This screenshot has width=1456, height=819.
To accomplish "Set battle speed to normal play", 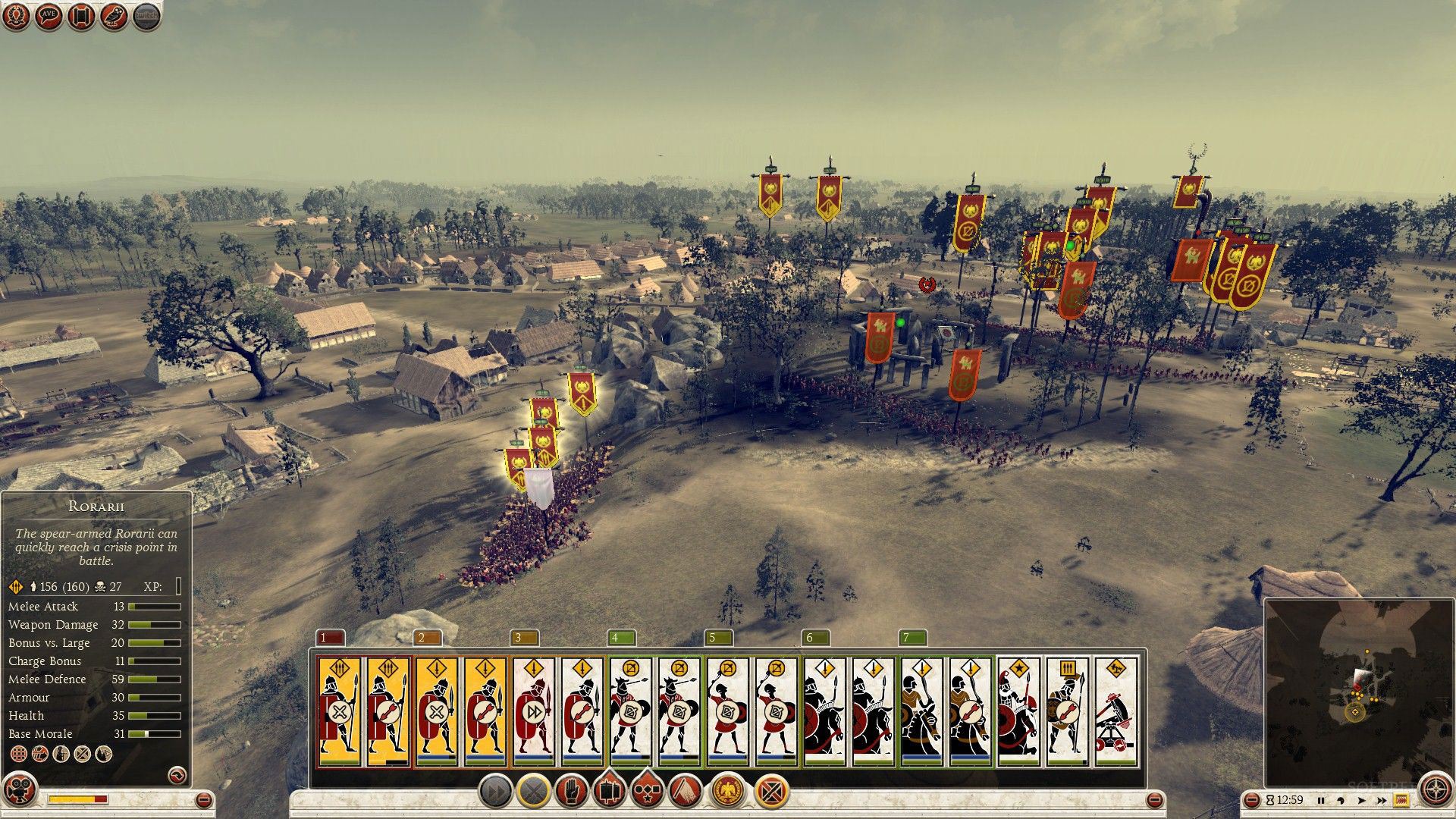I will [1362, 800].
